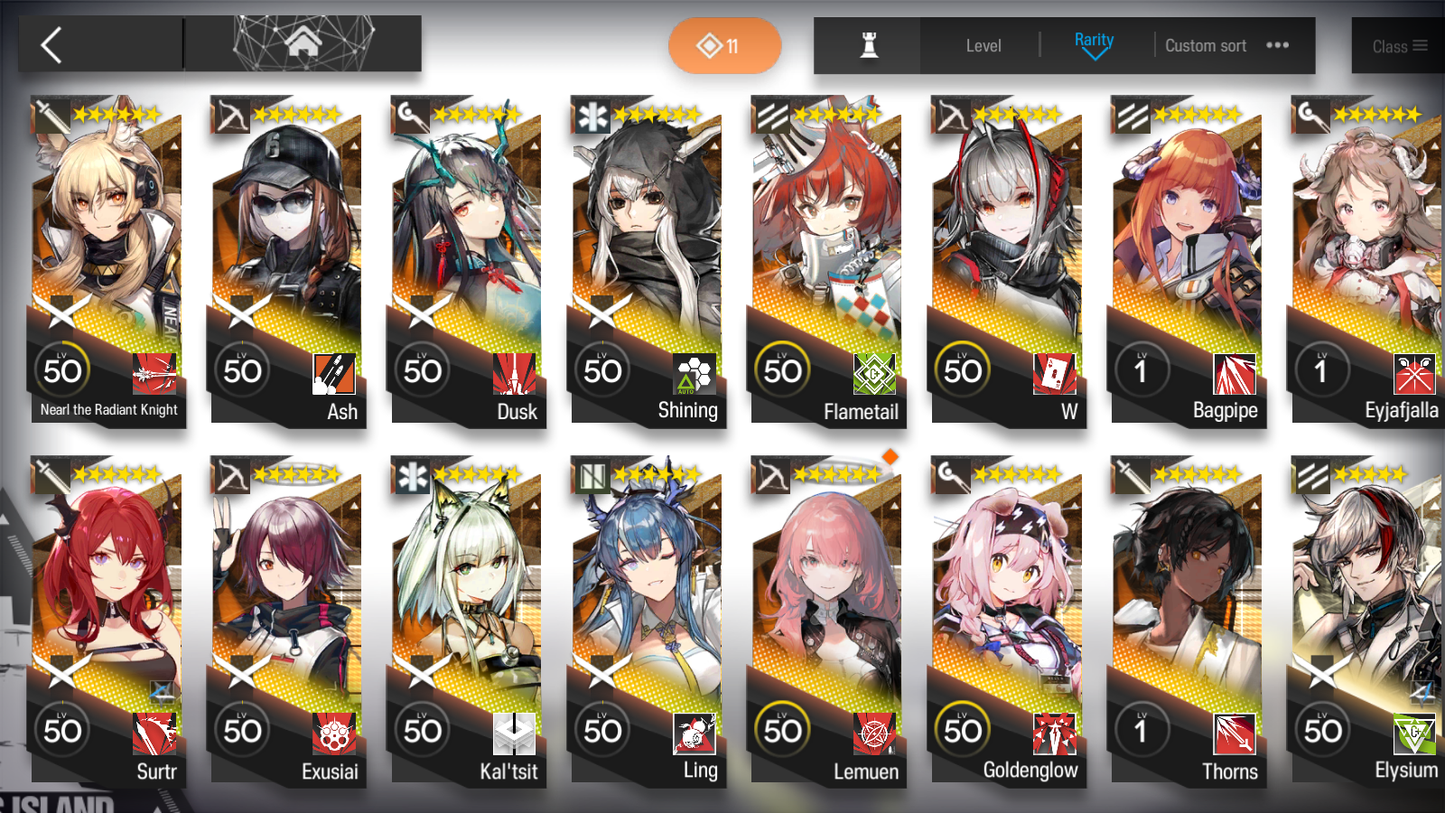Screen dimensions: 1445x813
Task: Click the back arrow at top left
Action: [50, 45]
